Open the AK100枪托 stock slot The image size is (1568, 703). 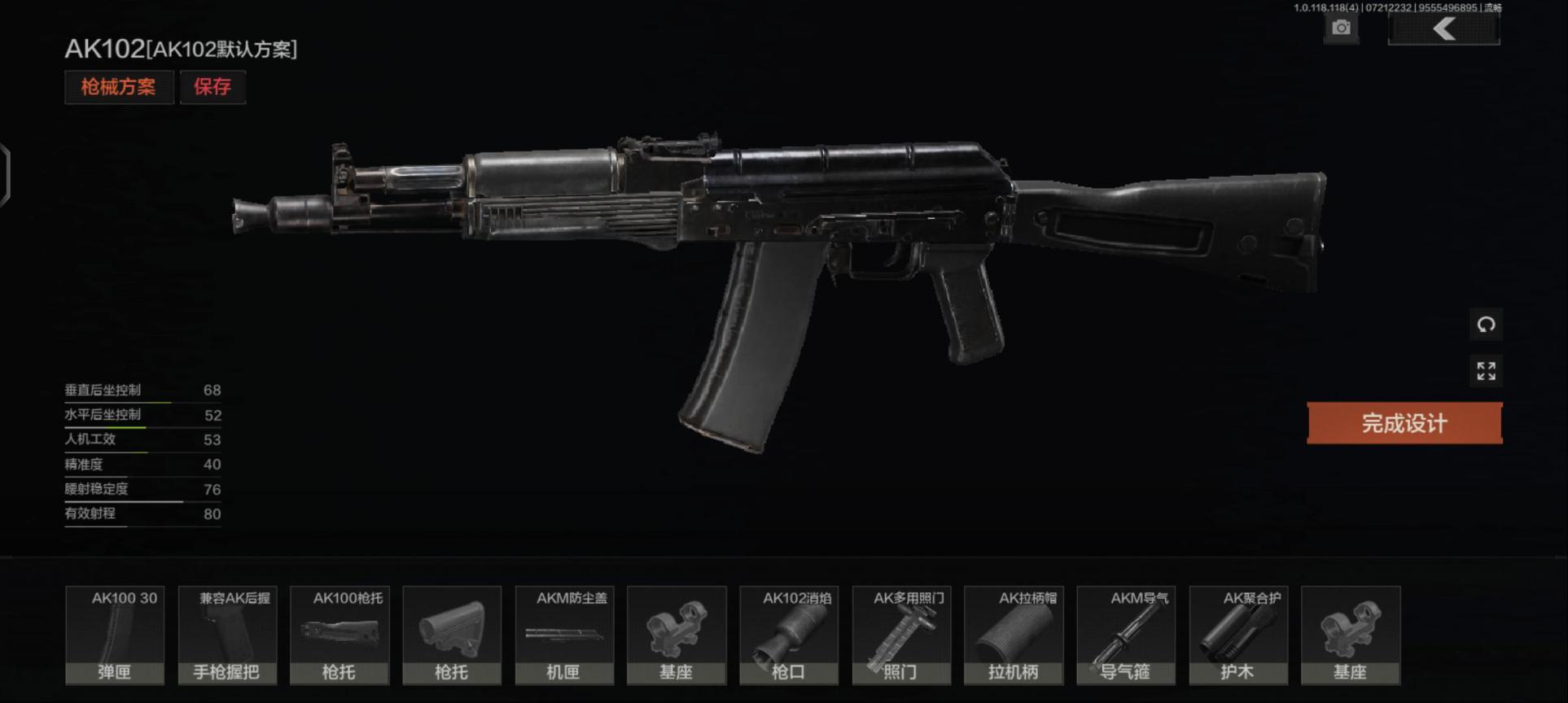coord(339,635)
